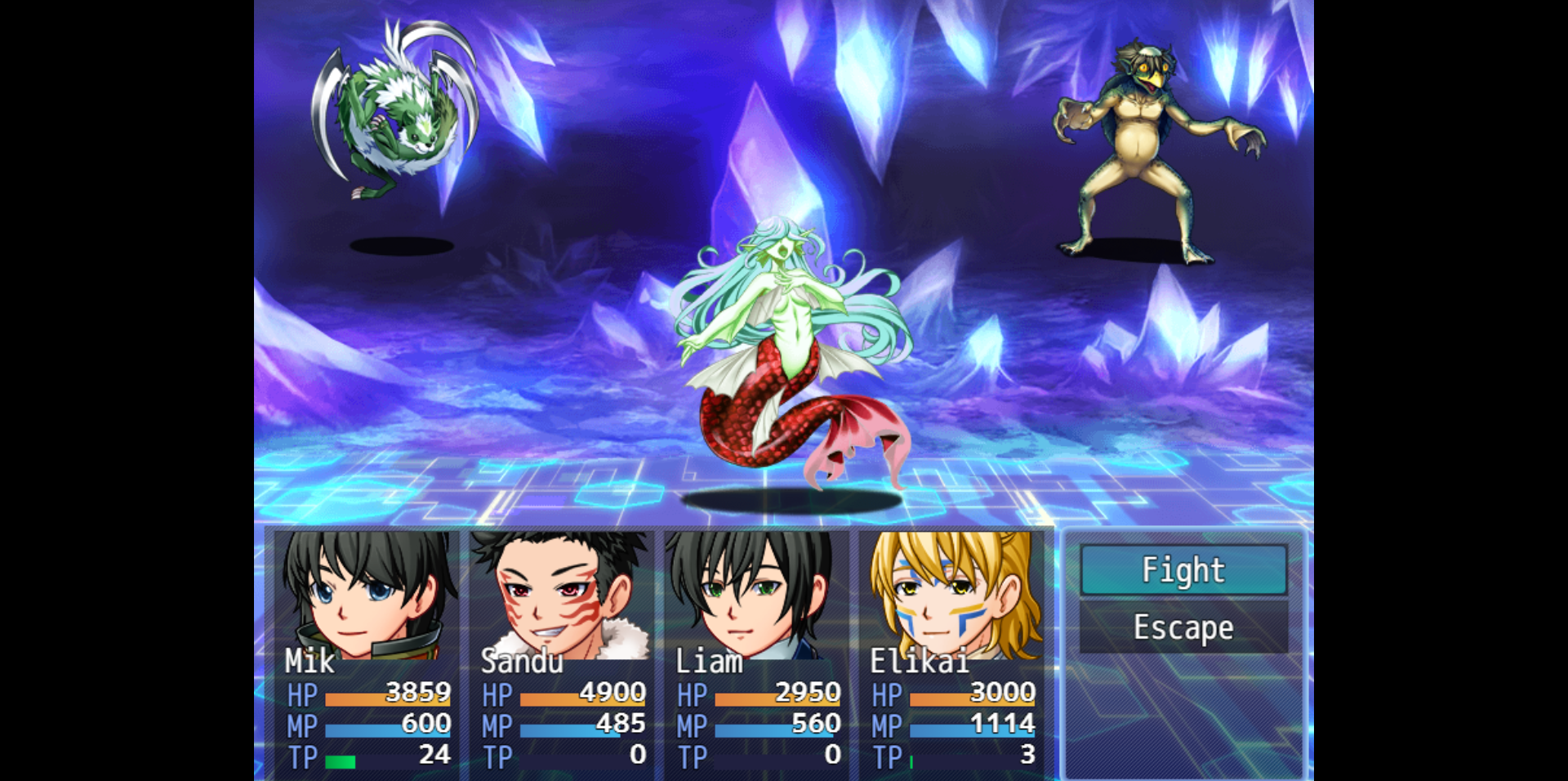Select Mik's party status panel
Screen dimensions: 1568x781
coord(367,654)
